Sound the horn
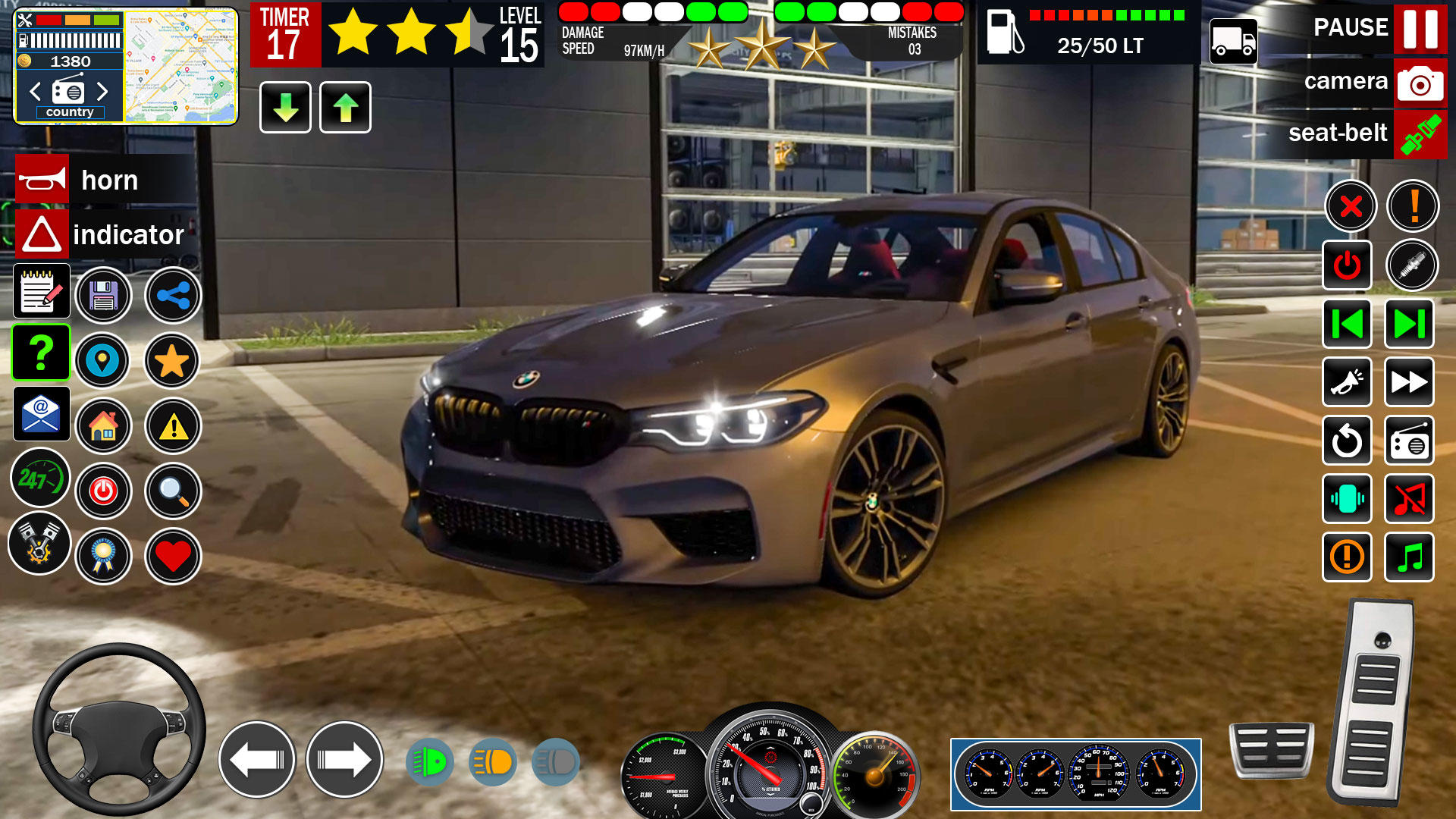Screen dimensions: 1456x819 [x=42, y=180]
